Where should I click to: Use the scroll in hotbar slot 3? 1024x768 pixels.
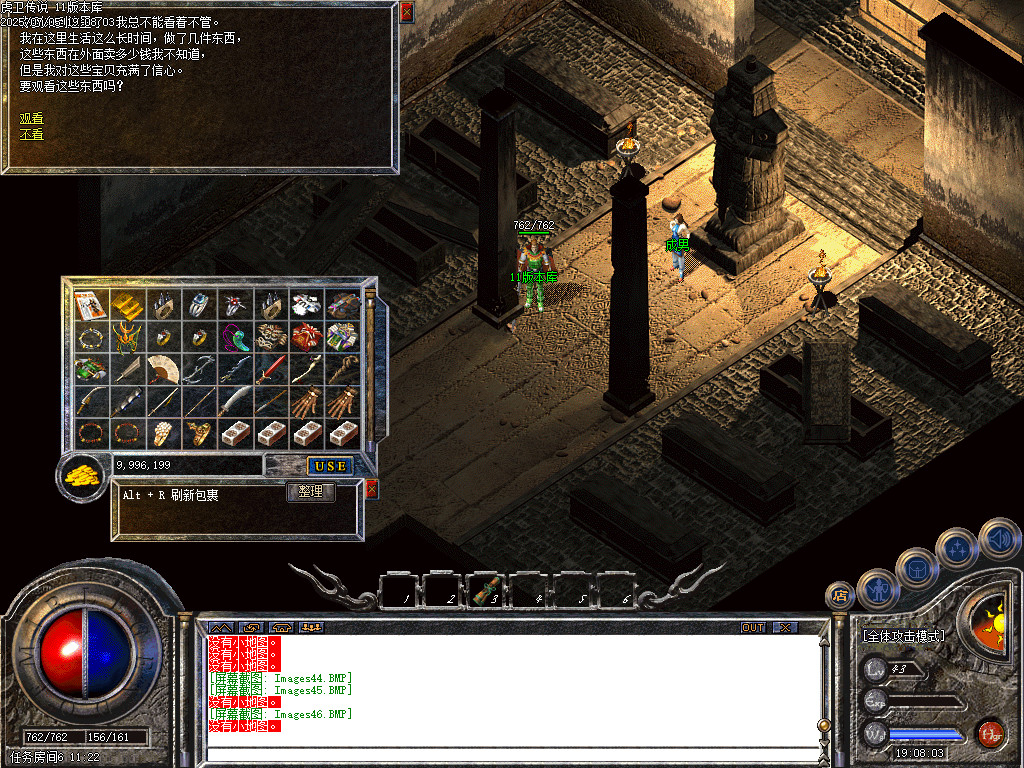click(x=488, y=591)
